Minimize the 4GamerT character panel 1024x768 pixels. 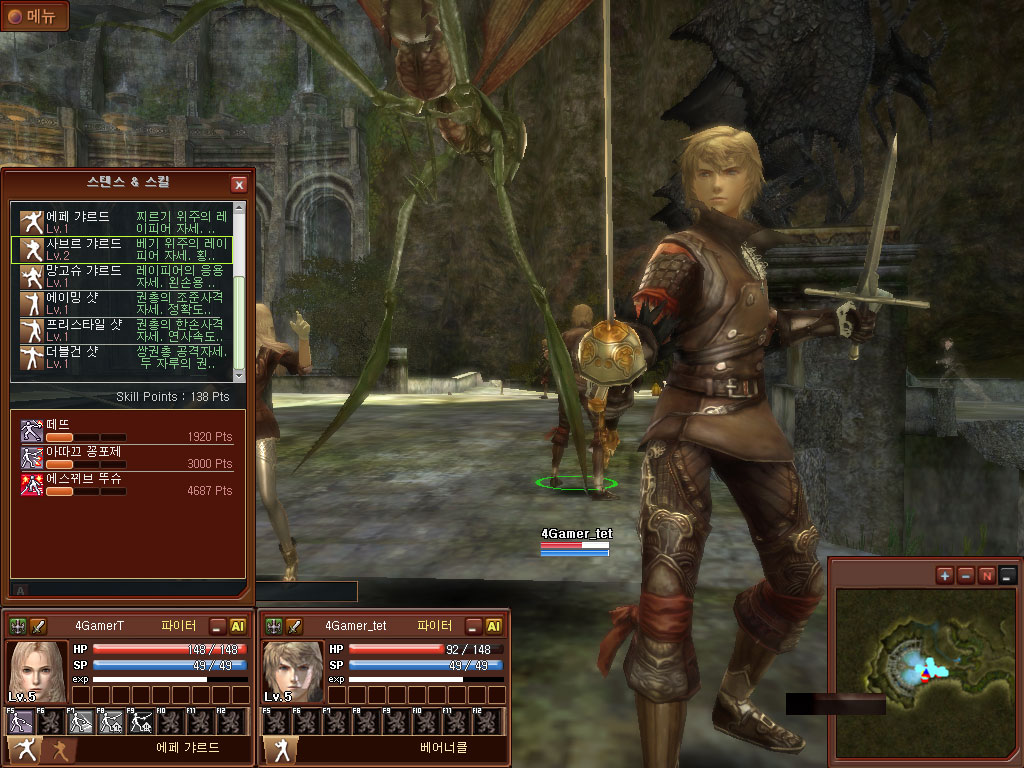click(x=217, y=626)
